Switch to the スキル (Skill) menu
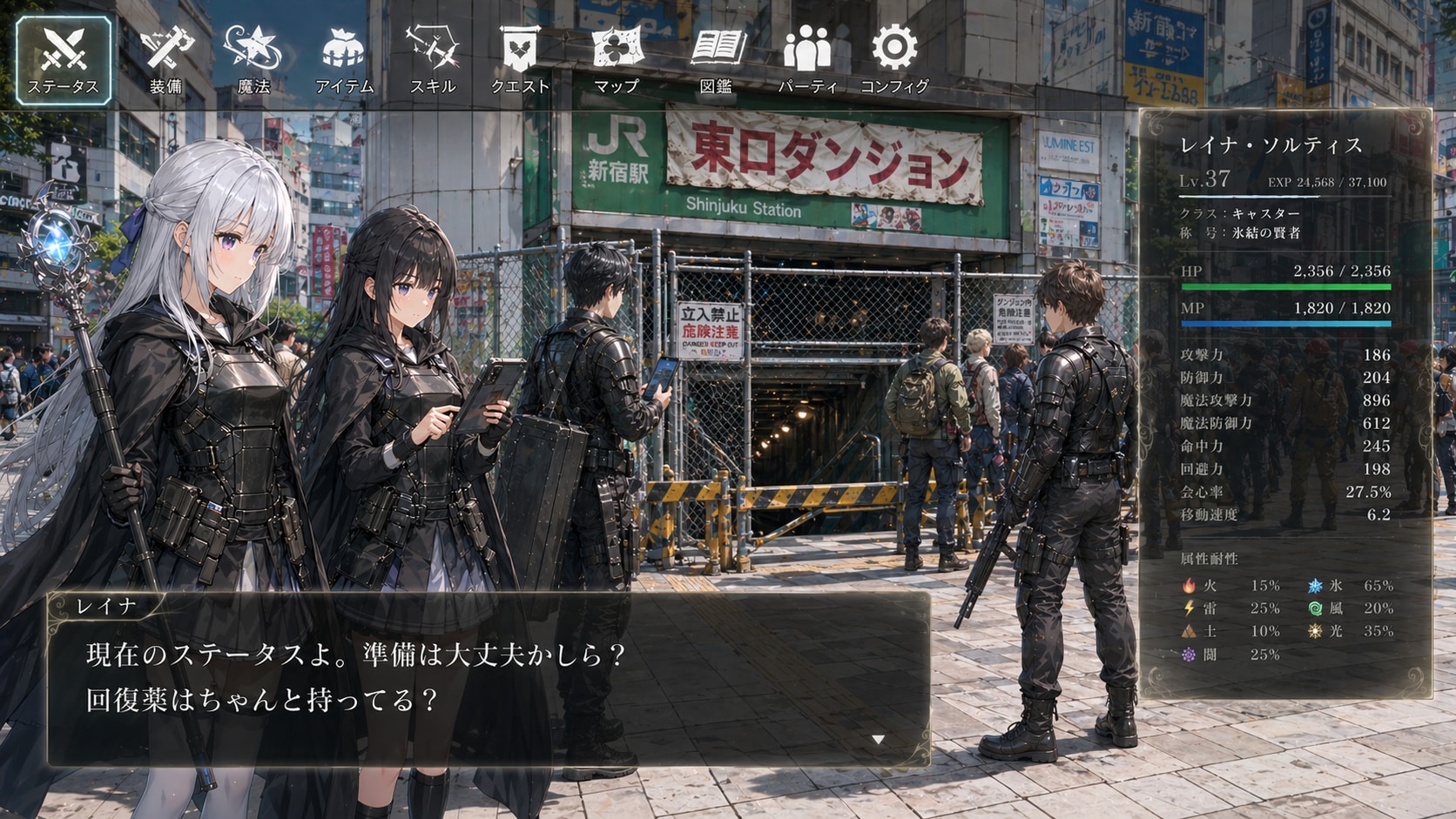 pos(433,59)
